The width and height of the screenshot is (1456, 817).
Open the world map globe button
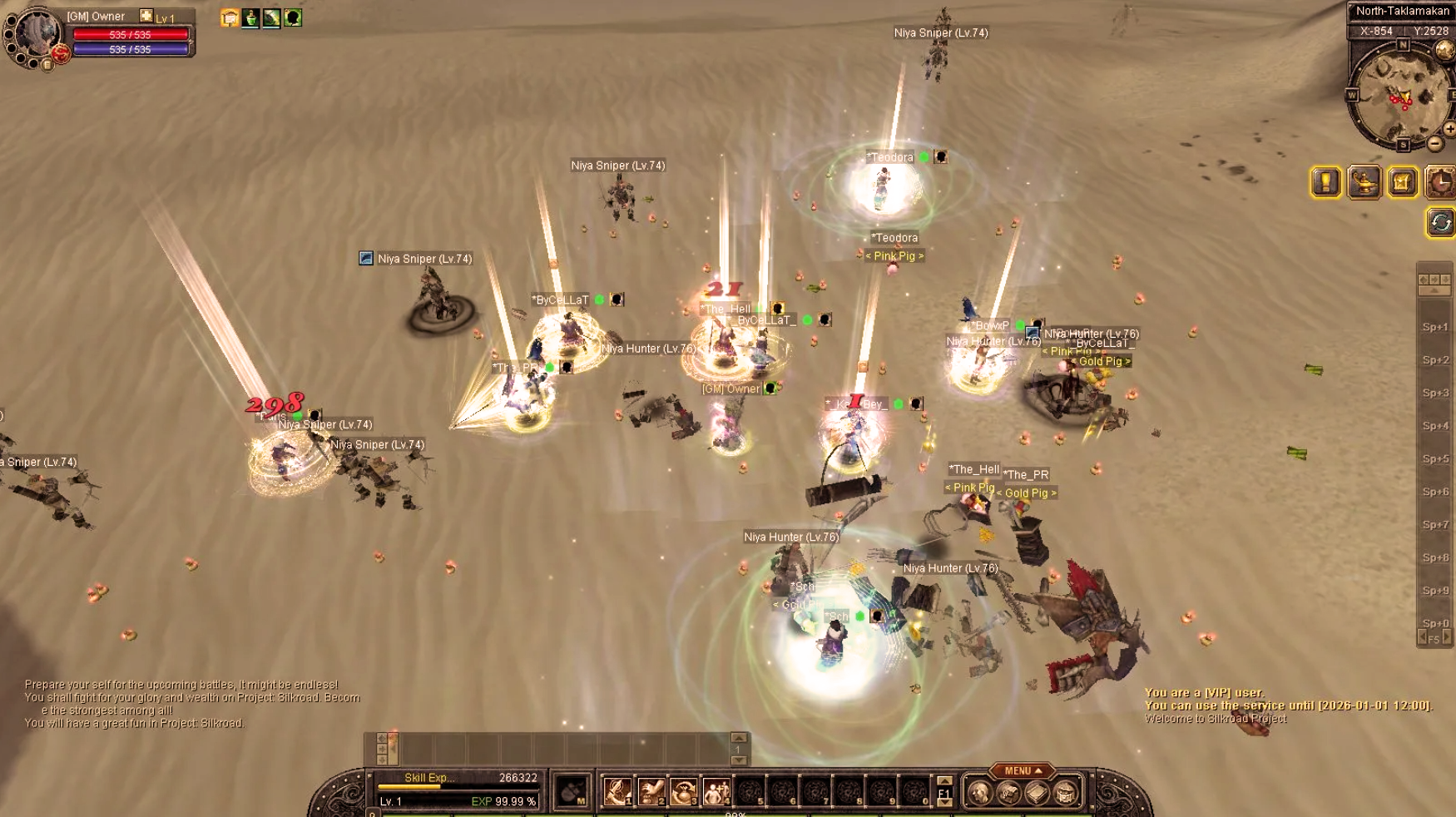(1445, 51)
